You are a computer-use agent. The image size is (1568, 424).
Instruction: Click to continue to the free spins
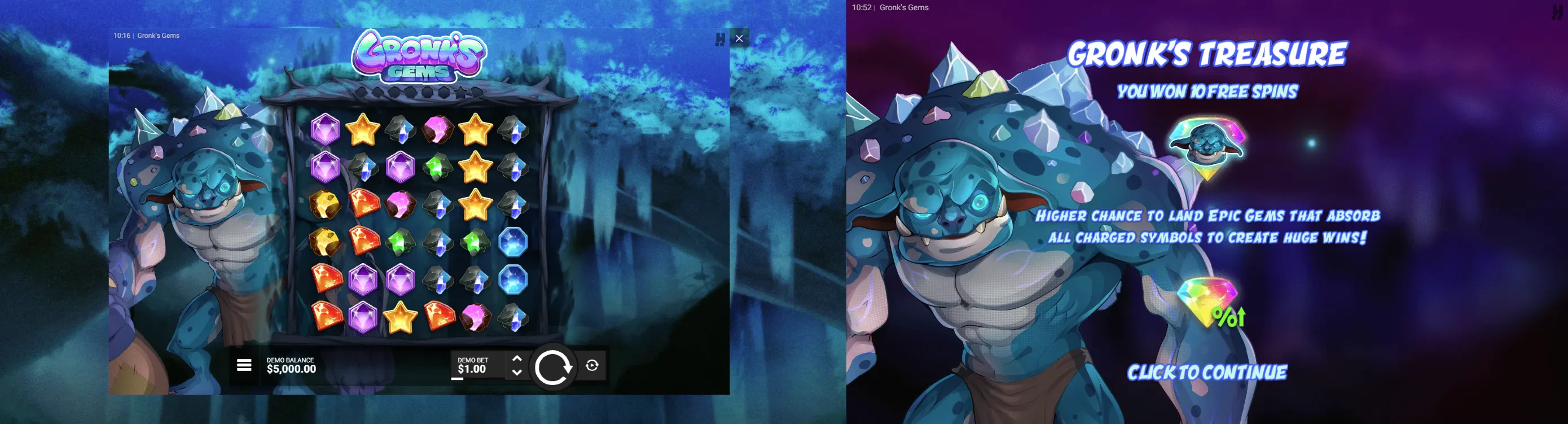coord(1206,372)
